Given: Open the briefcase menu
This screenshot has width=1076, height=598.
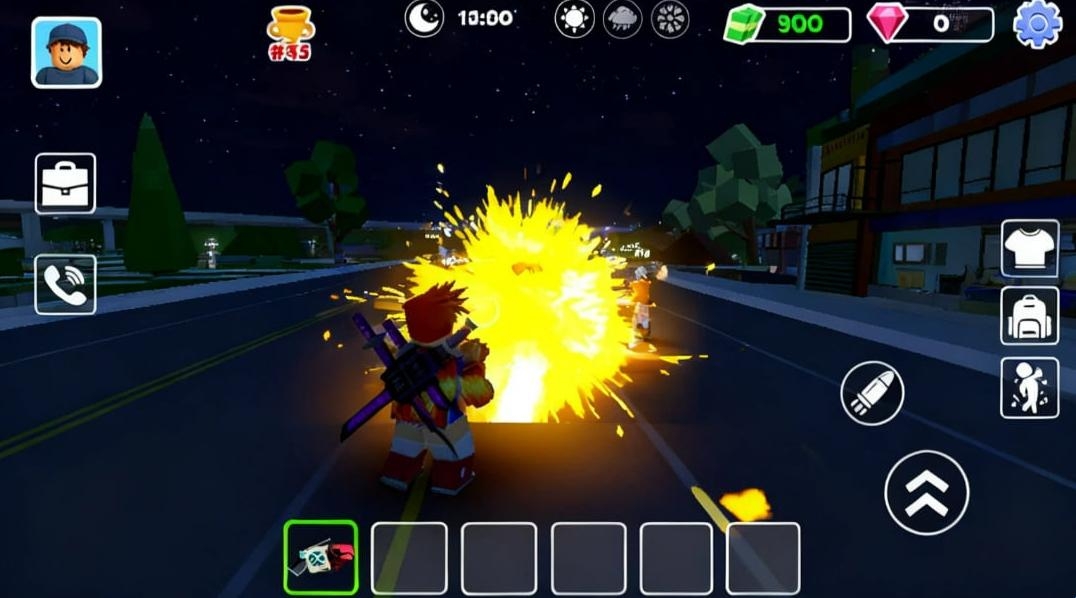Looking at the screenshot, I should [x=66, y=183].
